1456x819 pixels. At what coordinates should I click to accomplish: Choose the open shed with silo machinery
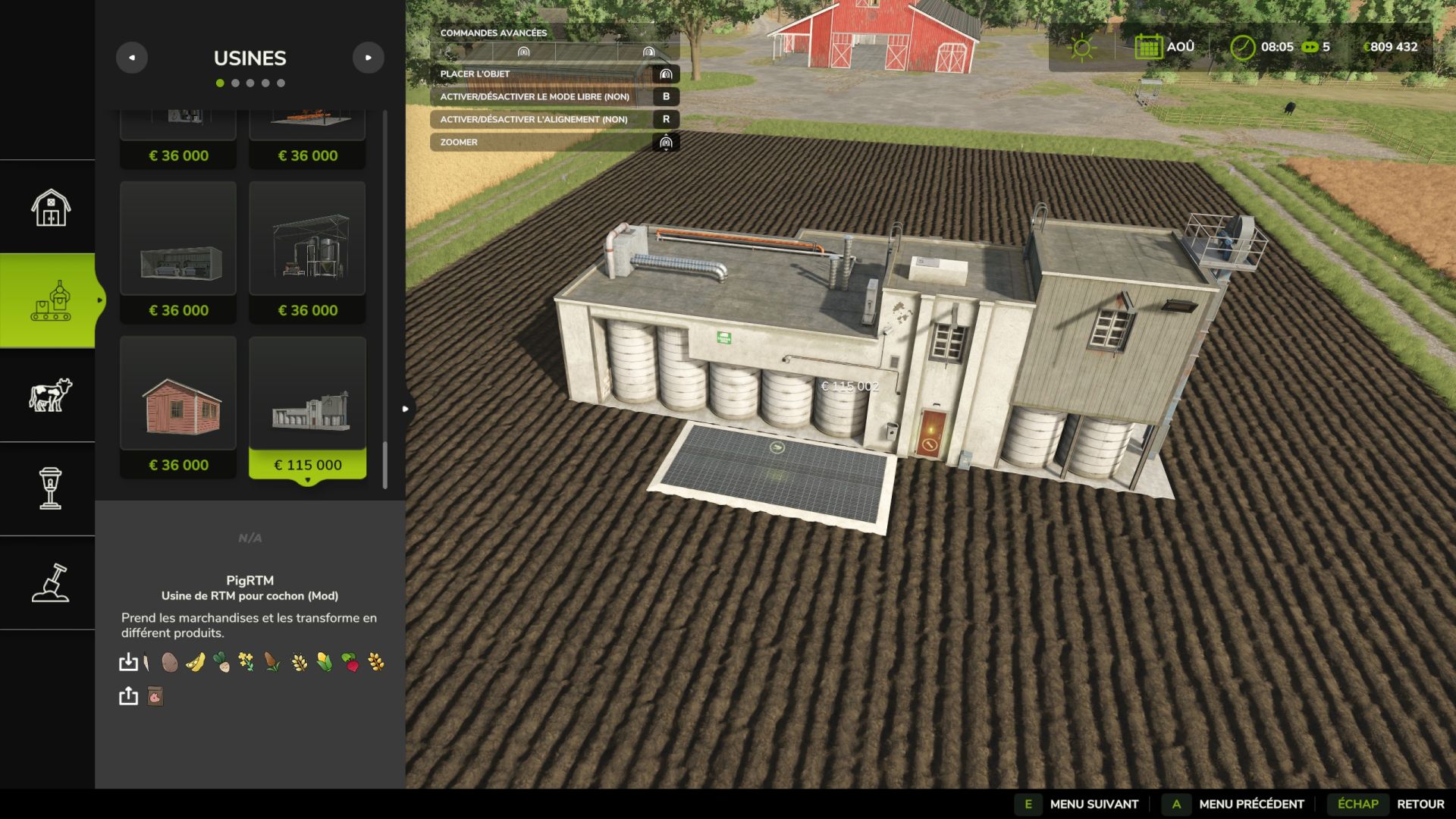[307, 252]
